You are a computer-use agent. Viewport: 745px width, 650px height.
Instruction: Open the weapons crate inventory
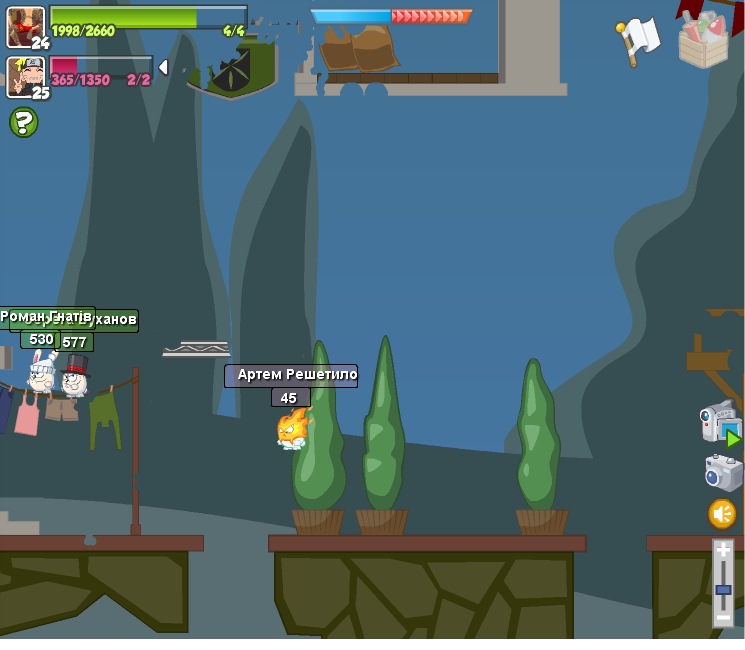(703, 41)
